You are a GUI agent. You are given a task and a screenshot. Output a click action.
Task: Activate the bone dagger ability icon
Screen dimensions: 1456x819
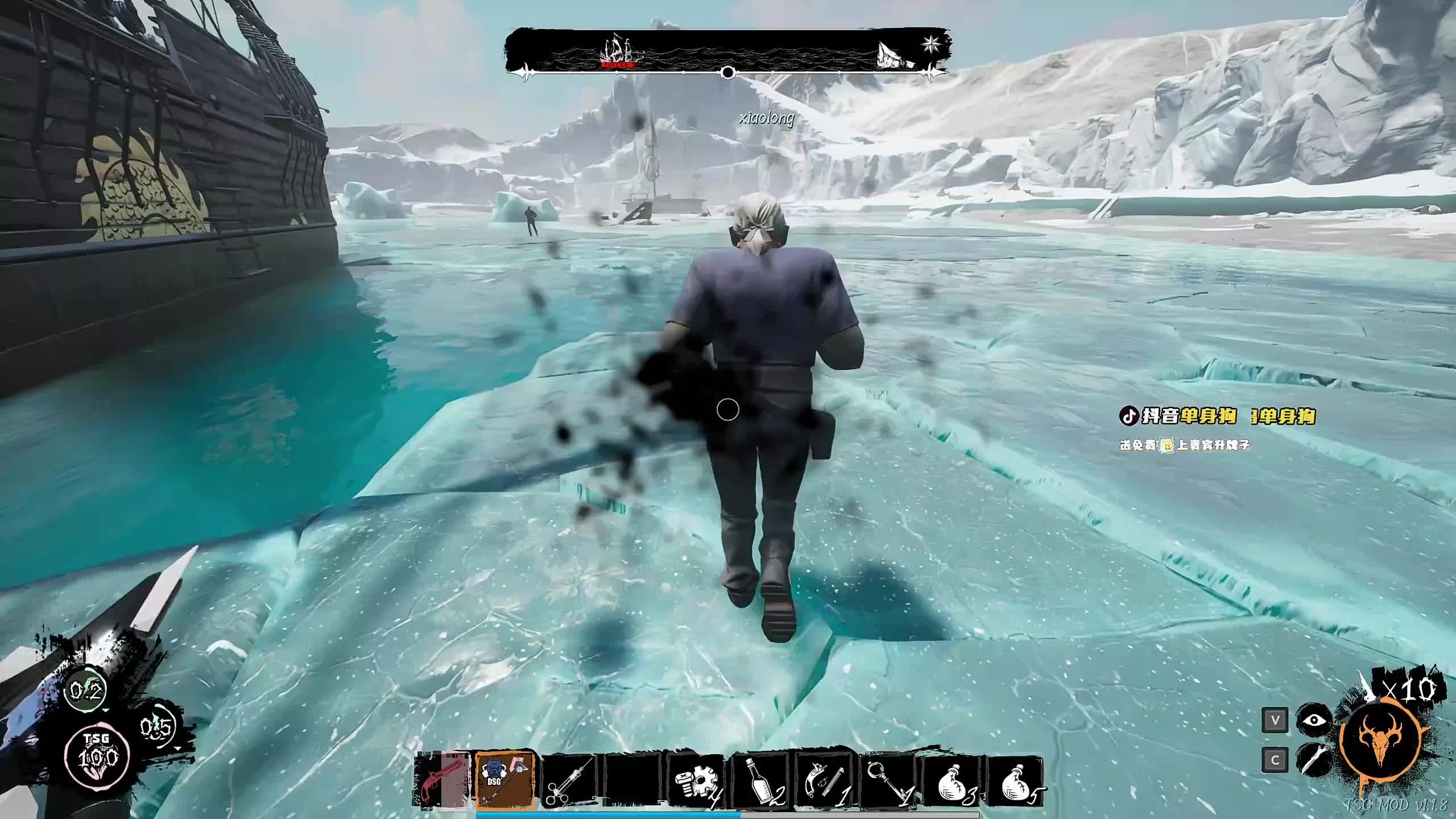click(x=1314, y=760)
